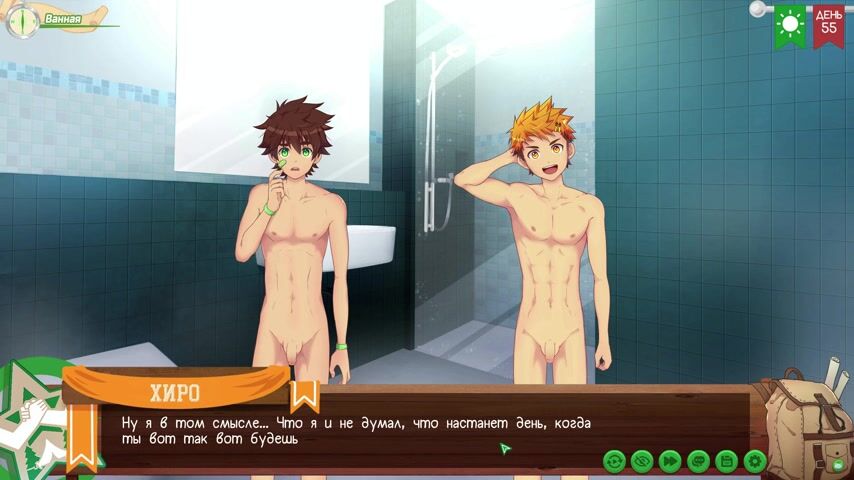
Task: Toggle auto-play with the circular arrows button
Action: point(614,461)
